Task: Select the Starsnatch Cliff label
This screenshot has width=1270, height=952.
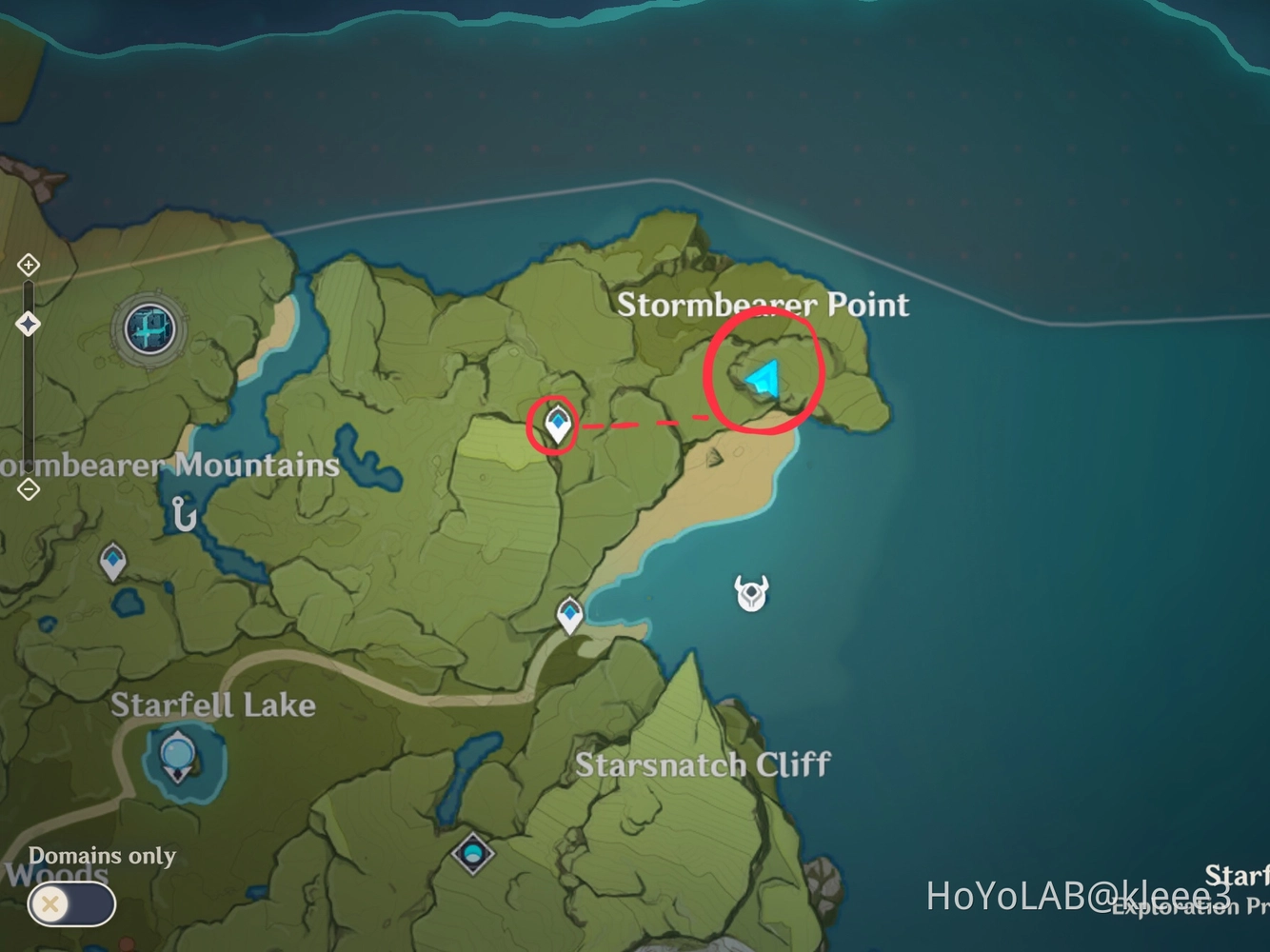Action: 703,764
